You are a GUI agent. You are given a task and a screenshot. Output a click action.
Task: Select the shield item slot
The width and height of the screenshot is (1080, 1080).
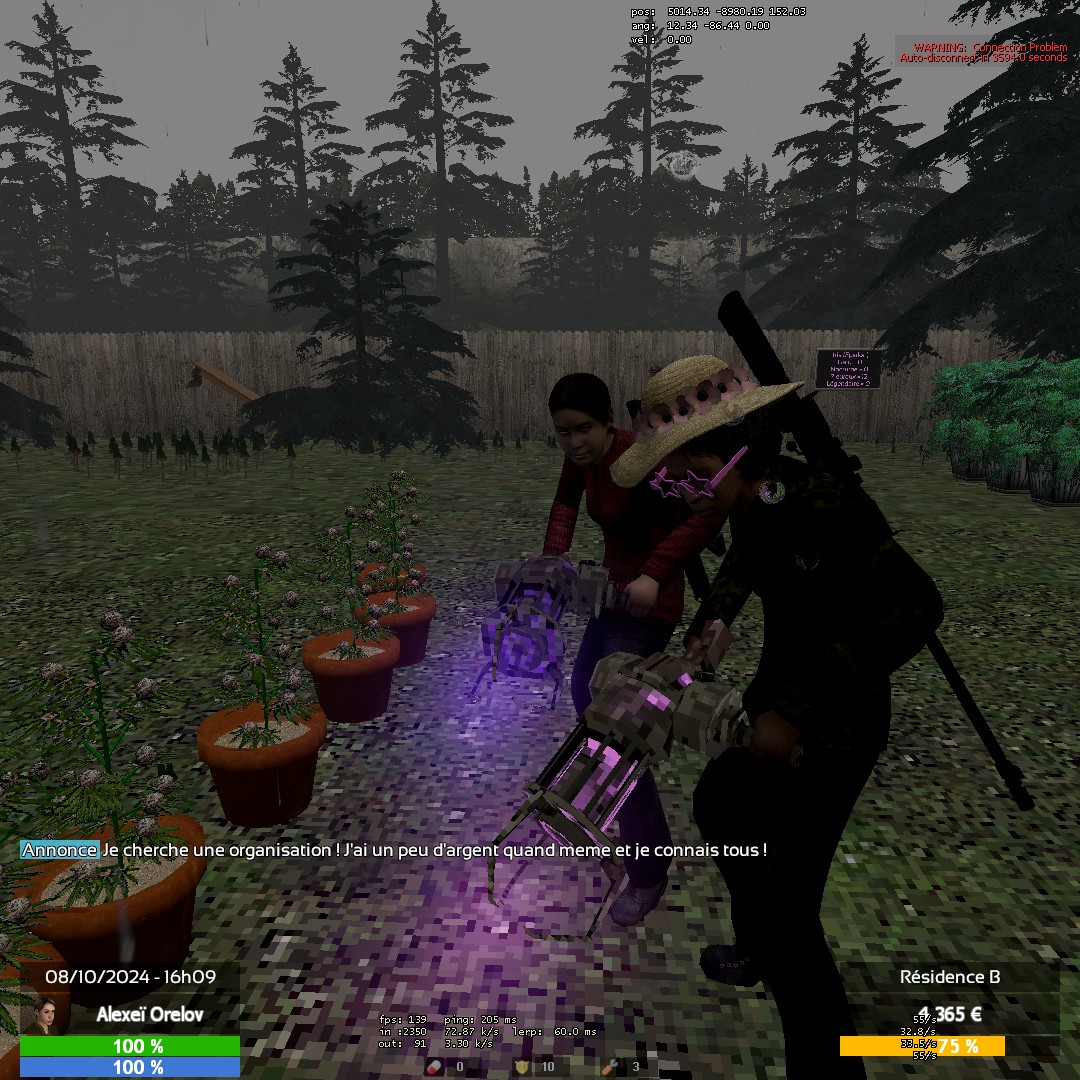pyautogui.click(x=521, y=1067)
